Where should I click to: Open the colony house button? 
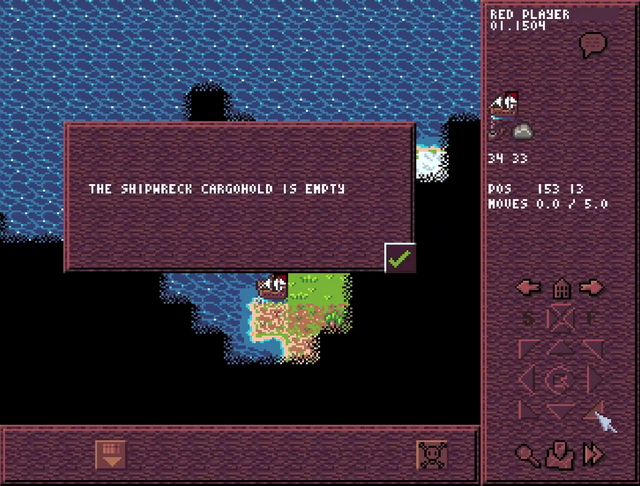tap(561, 288)
